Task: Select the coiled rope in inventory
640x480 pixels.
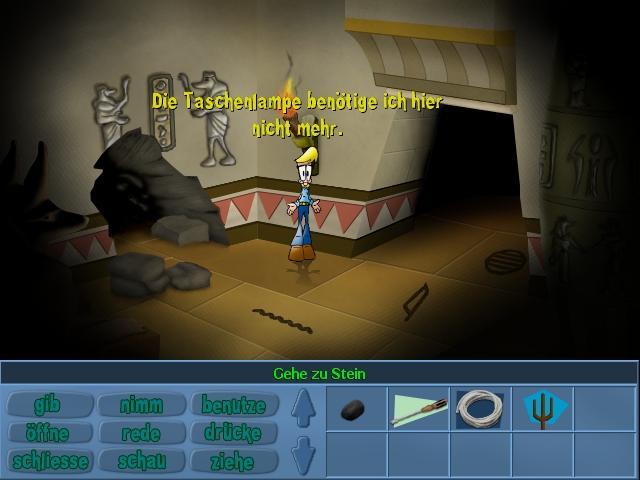Action: pos(481,410)
